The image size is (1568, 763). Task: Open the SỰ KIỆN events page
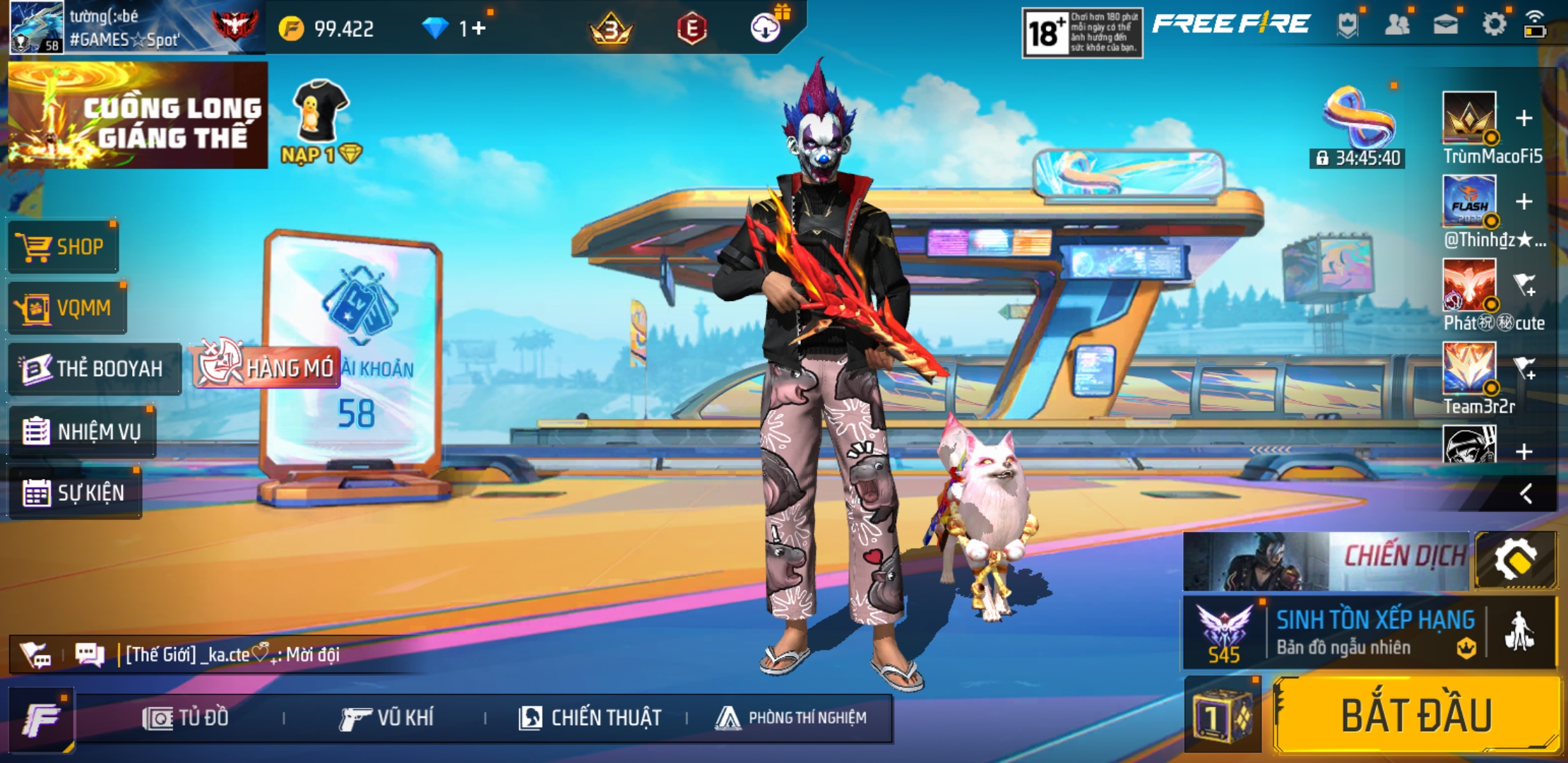pos(74,492)
